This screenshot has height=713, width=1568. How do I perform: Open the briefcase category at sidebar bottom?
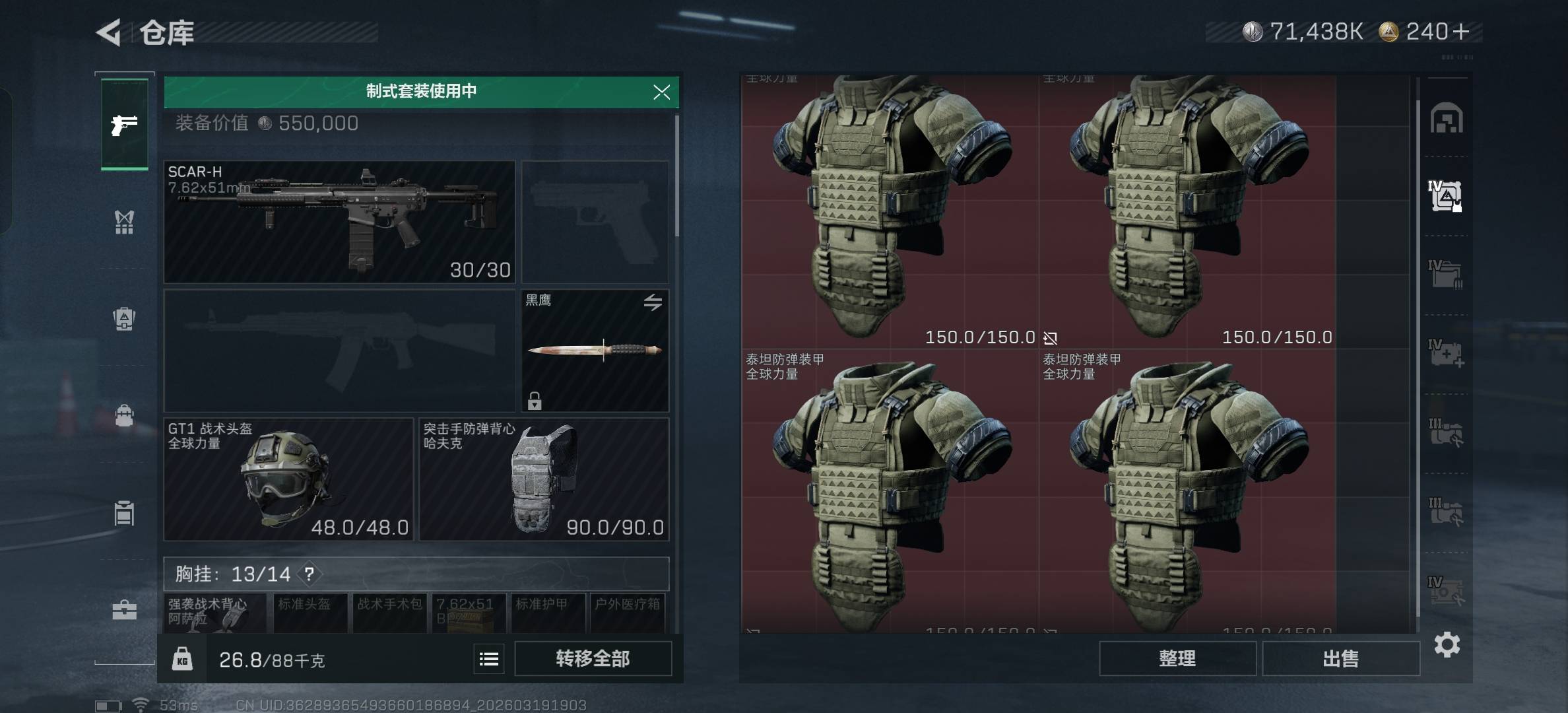point(124,609)
